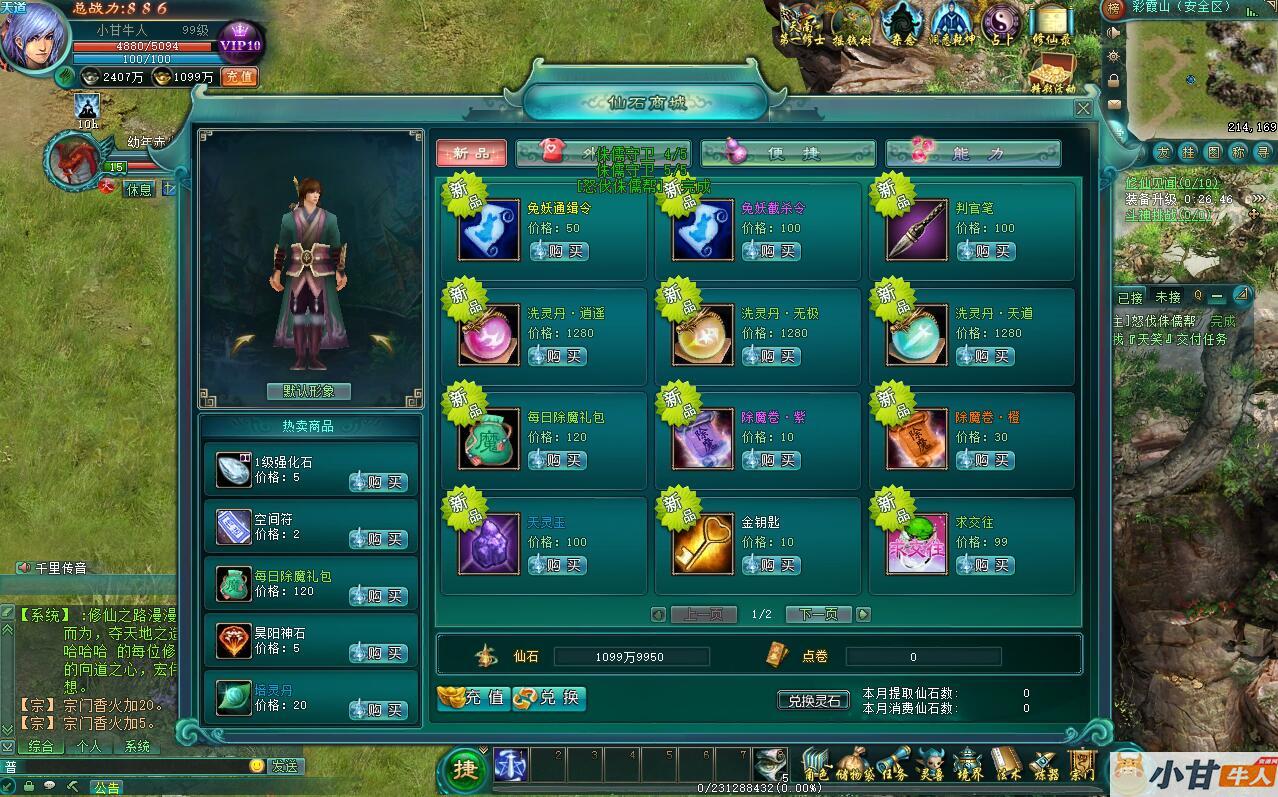Select the 新品 tab
Image resolution: width=1278 pixels, height=797 pixels.
point(471,153)
